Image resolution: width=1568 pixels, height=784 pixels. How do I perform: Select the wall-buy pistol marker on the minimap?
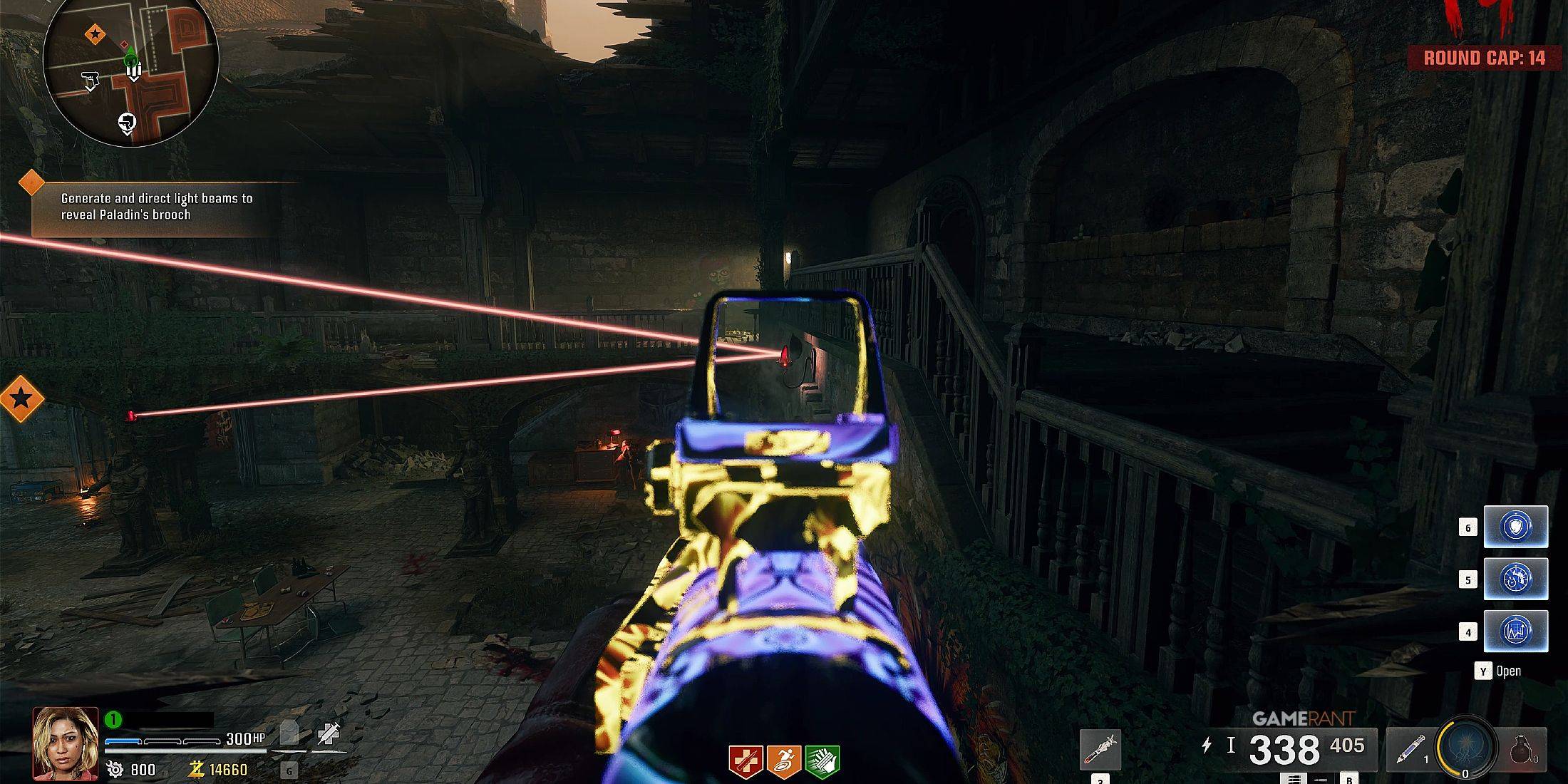point(90,80)
